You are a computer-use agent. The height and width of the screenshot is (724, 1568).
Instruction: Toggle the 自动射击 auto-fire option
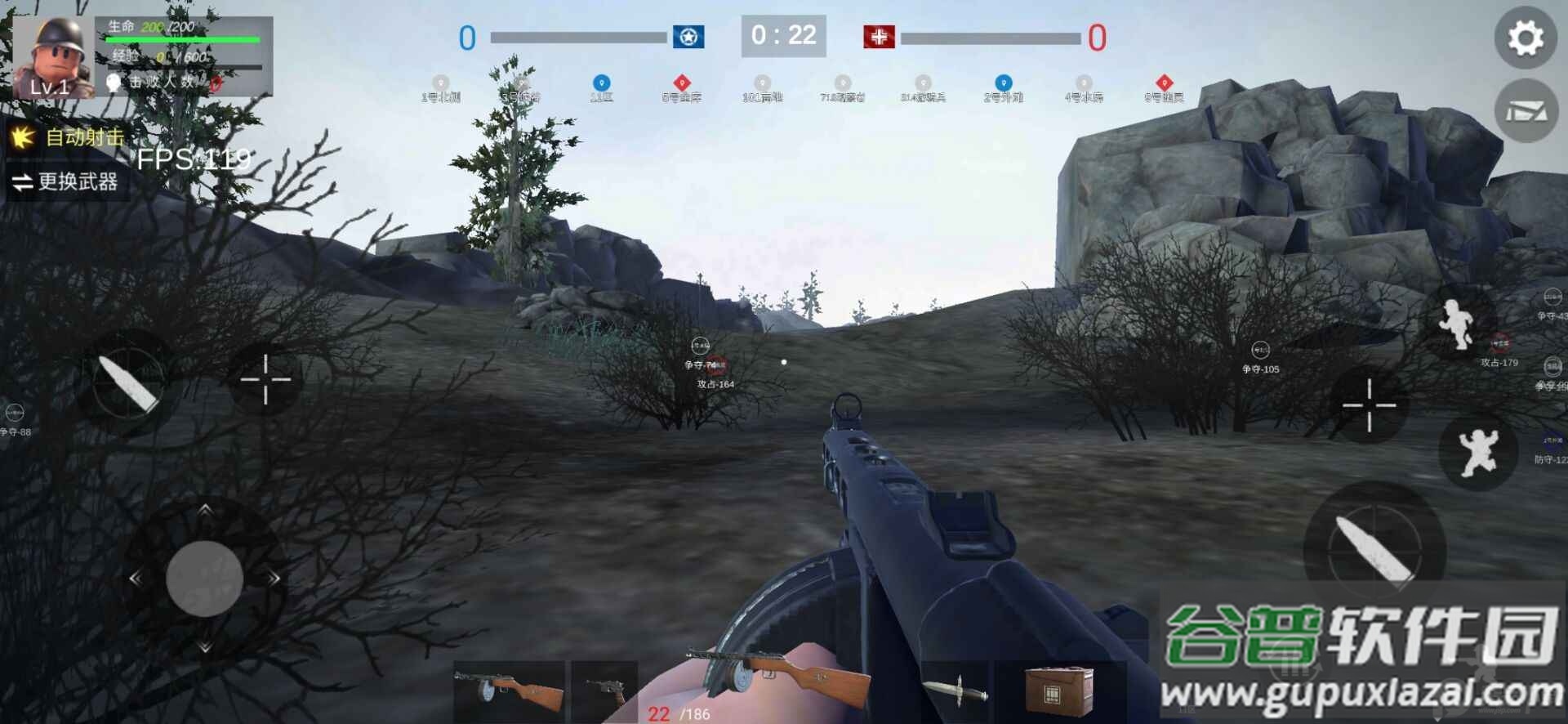click(x=69, y=137)
